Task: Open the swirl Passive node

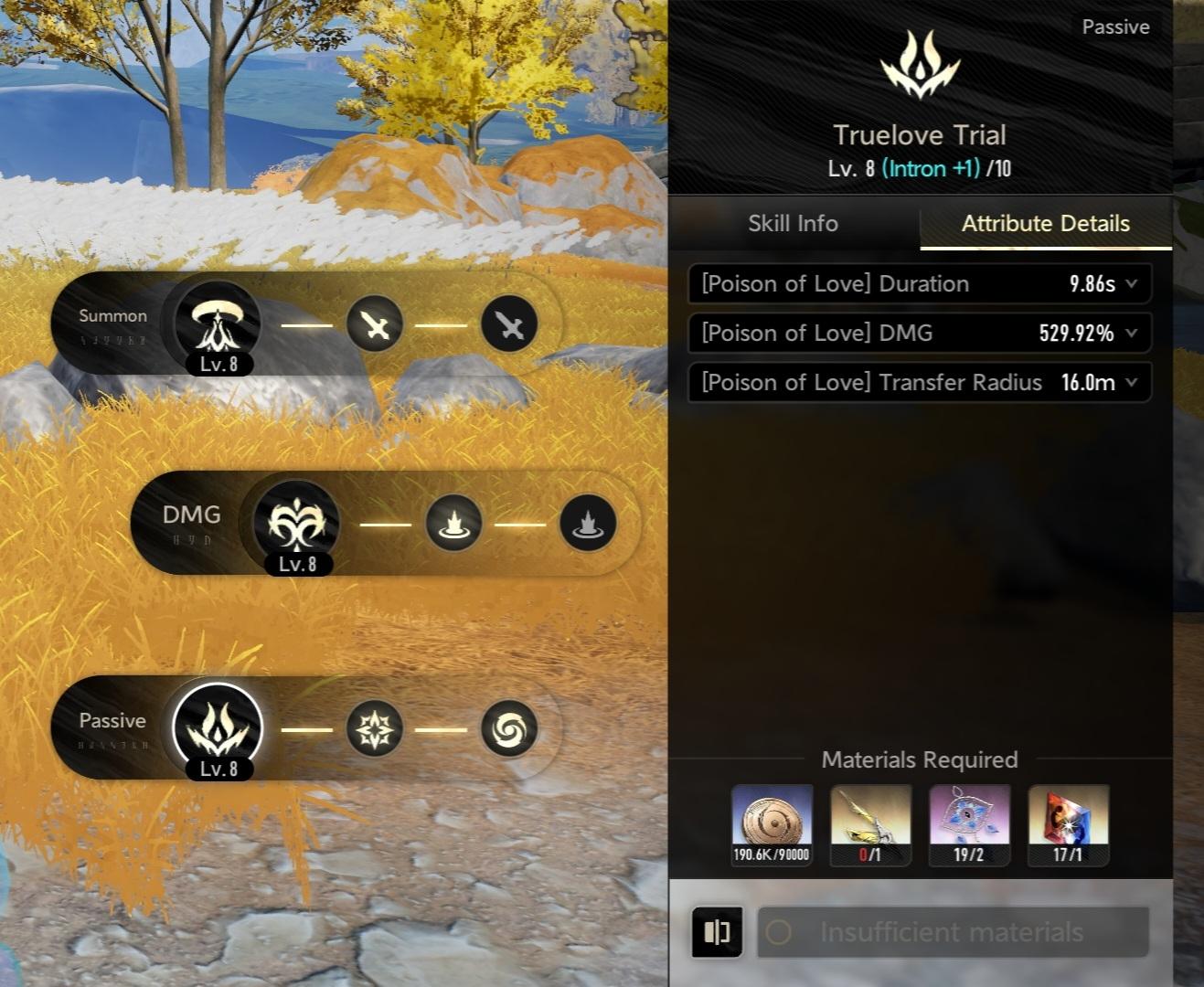Action: point(509,729)
